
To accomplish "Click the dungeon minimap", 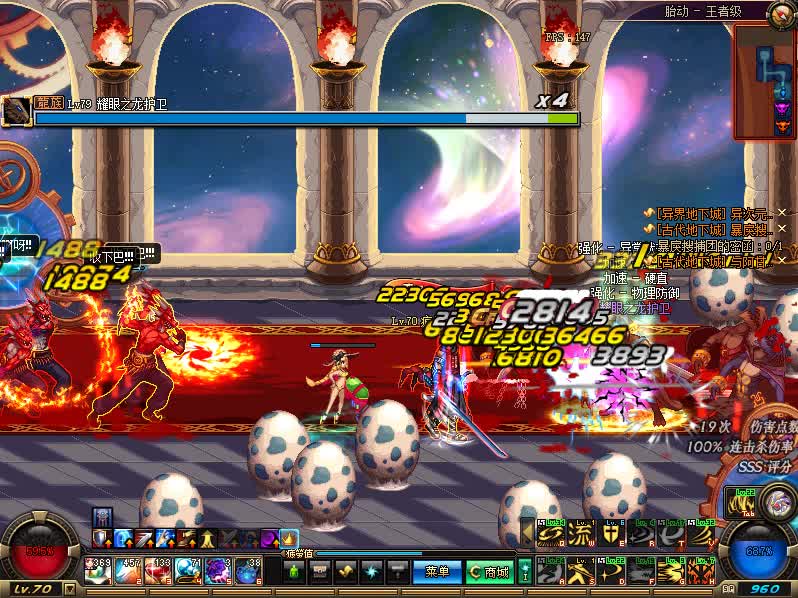I will point(765,82).
